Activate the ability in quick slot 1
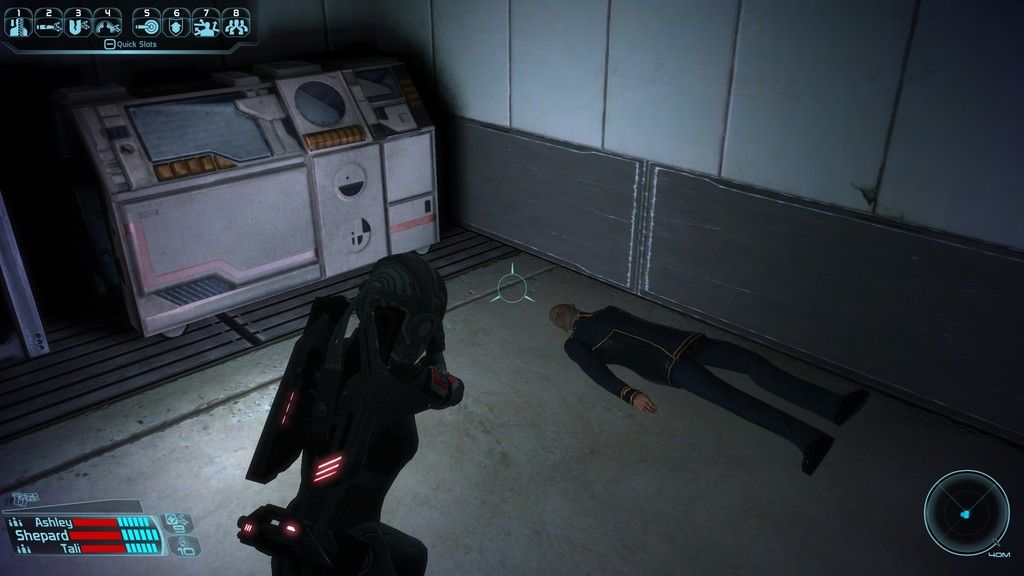The width and height of the screenshot is (1024, 576). pos(19,23)
